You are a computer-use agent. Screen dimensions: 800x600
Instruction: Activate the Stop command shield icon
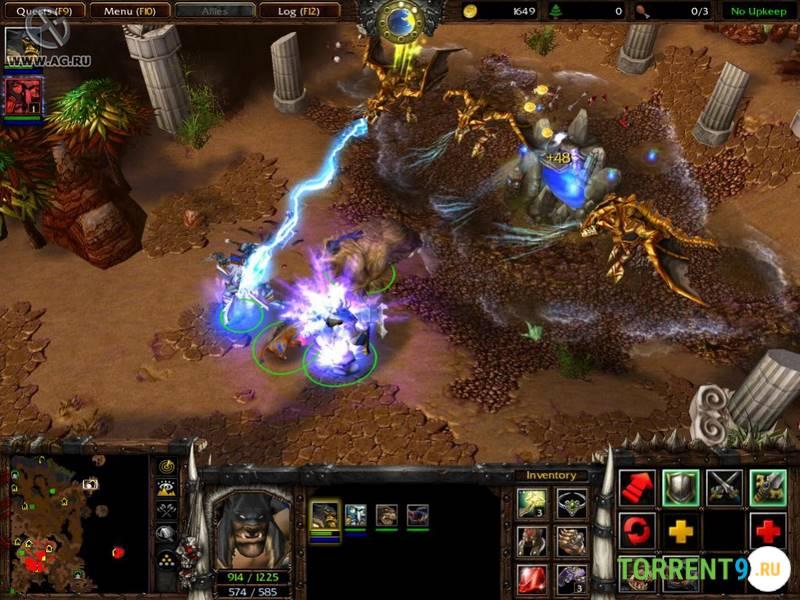pyautogui.click(x=681, y=487)
